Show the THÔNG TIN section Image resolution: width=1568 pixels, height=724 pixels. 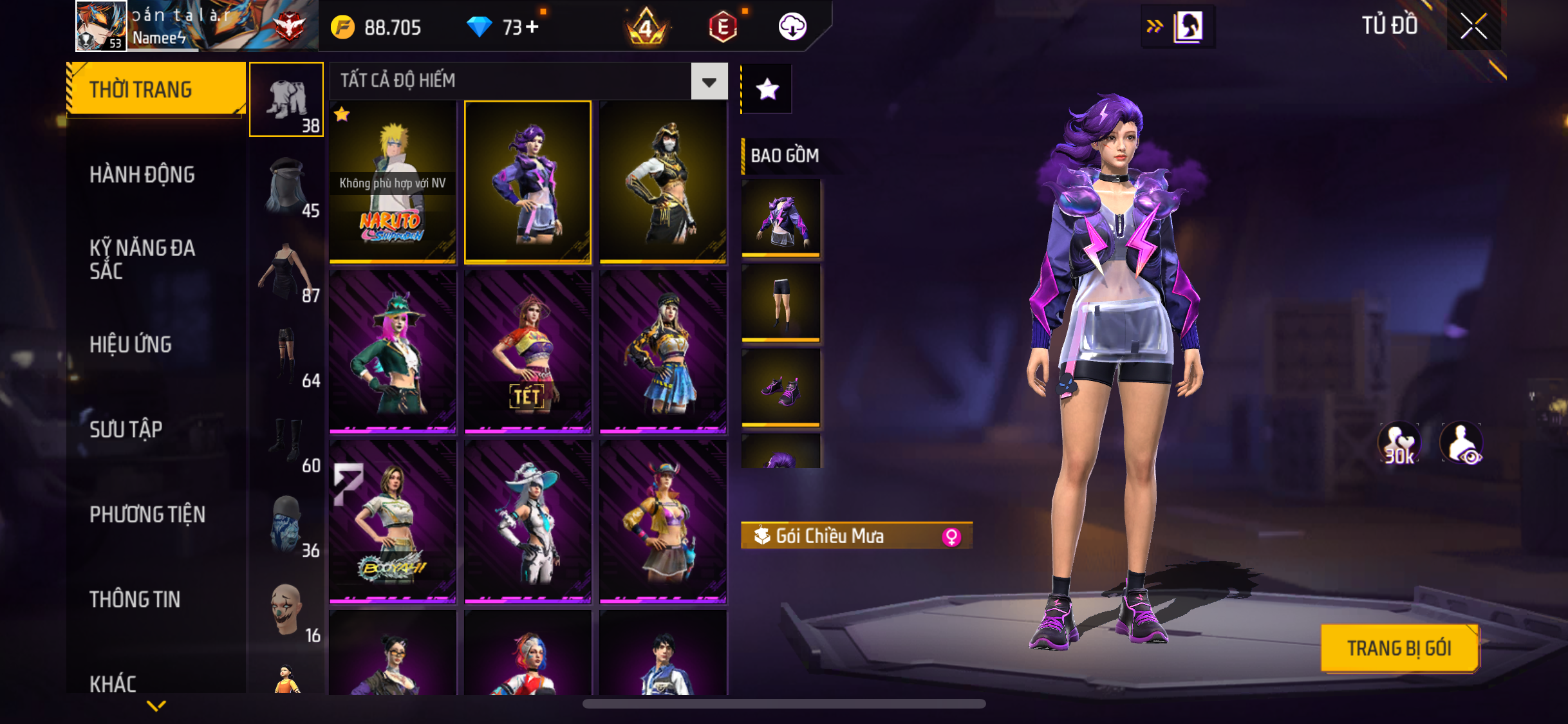coord(135,599)
